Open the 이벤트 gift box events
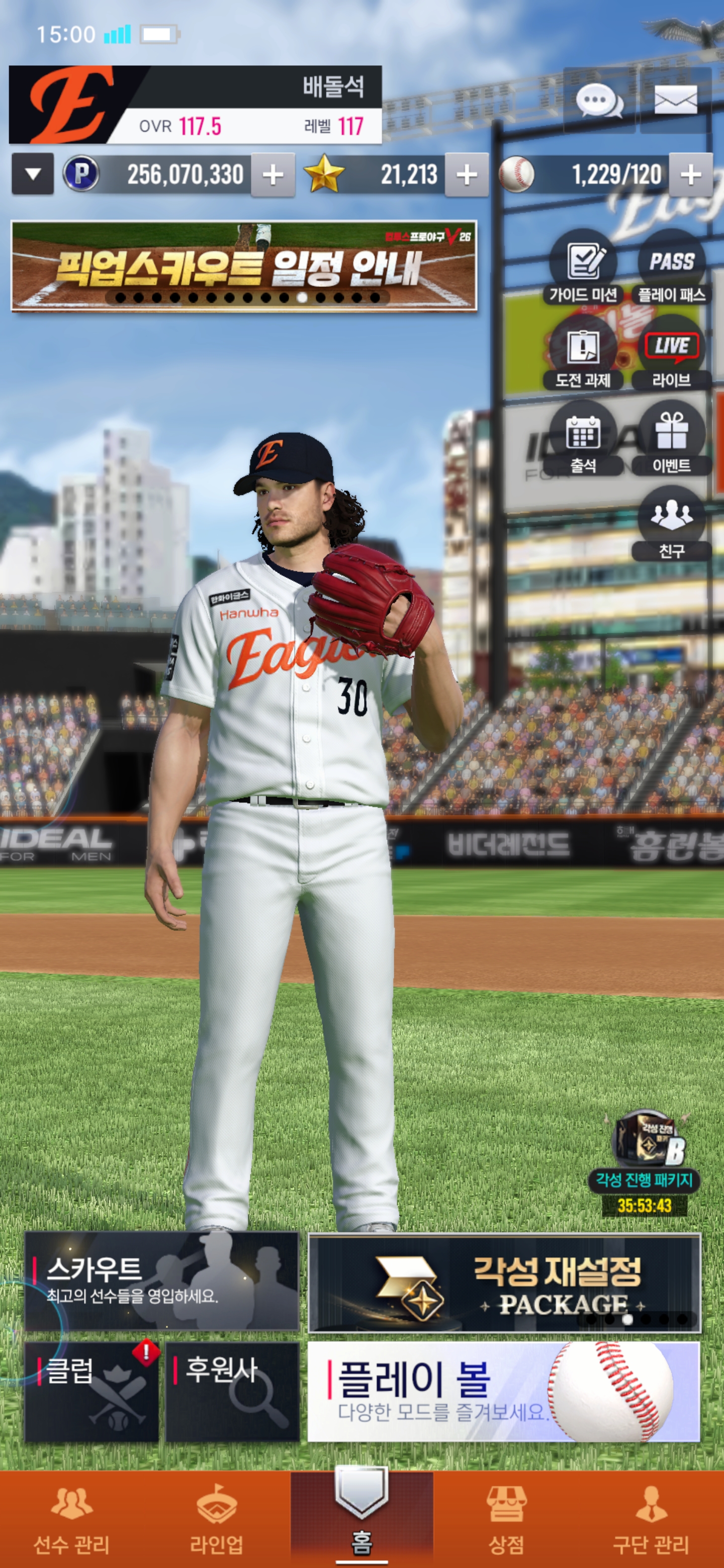 [x=671, y=439]
